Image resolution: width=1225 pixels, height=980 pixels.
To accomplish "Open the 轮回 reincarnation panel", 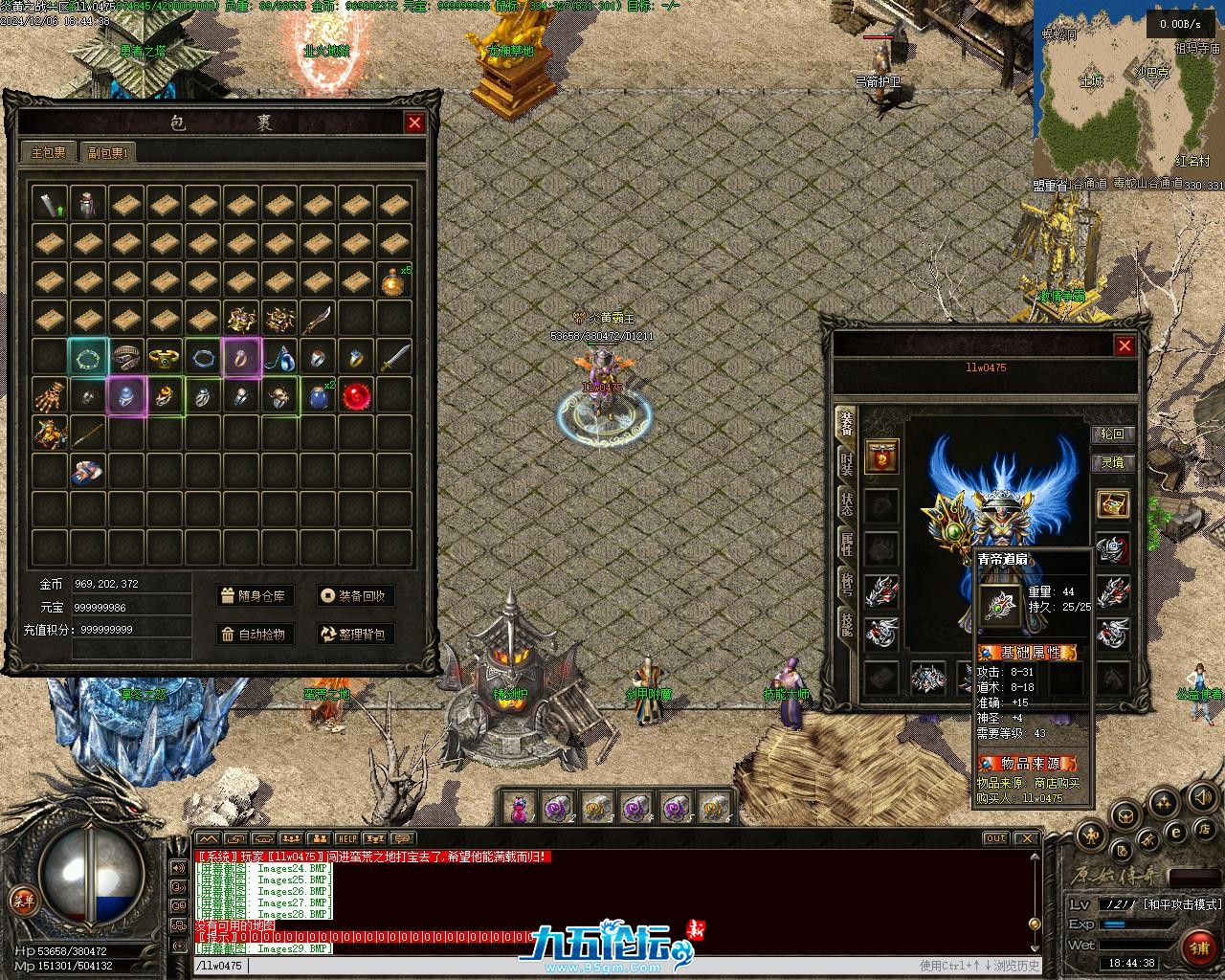I will [1112, 434].
